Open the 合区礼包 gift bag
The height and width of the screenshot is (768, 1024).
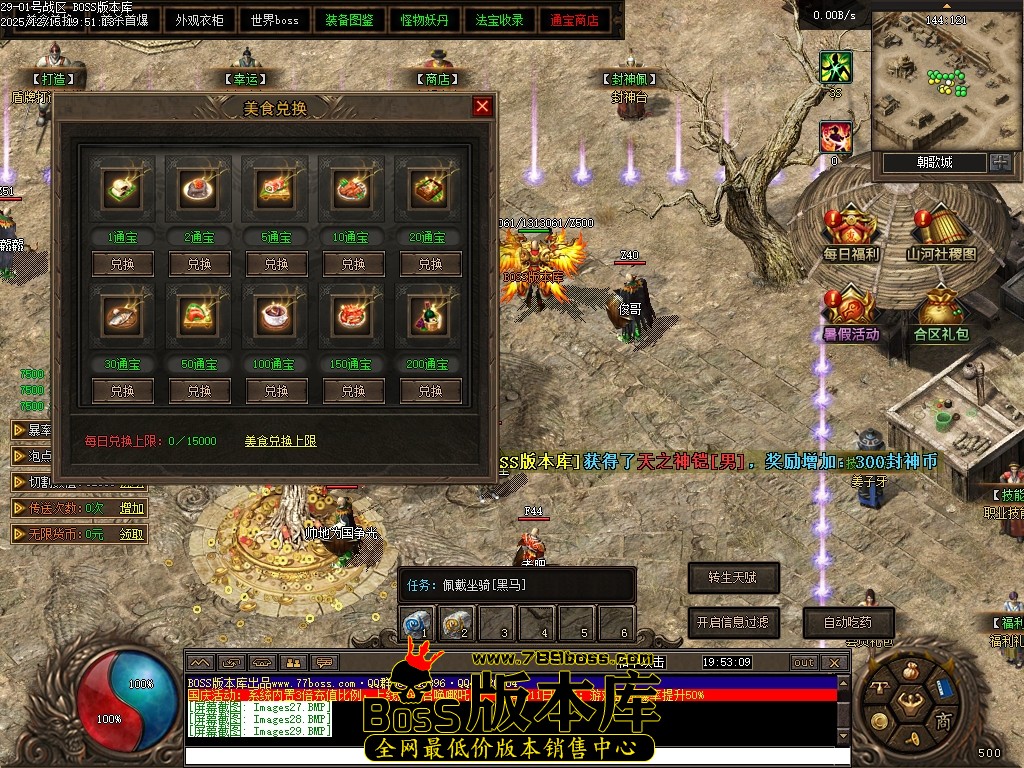click(x=941, y=315)
